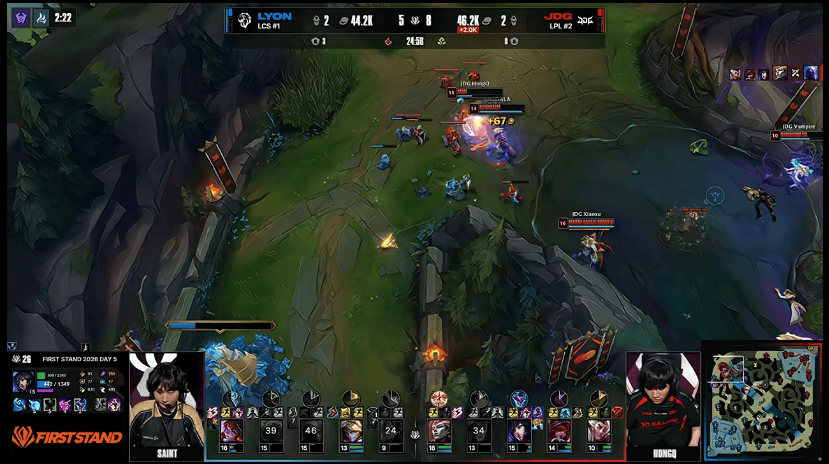Click the level 14 red-haired champion portrait
829x464 pixels.
(x=559, y=431)
